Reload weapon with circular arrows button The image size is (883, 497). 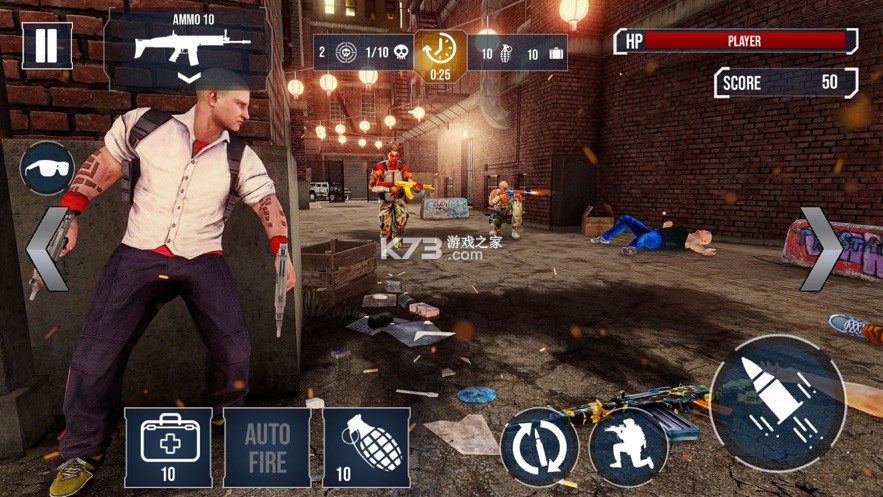click(x=539, y=447)
